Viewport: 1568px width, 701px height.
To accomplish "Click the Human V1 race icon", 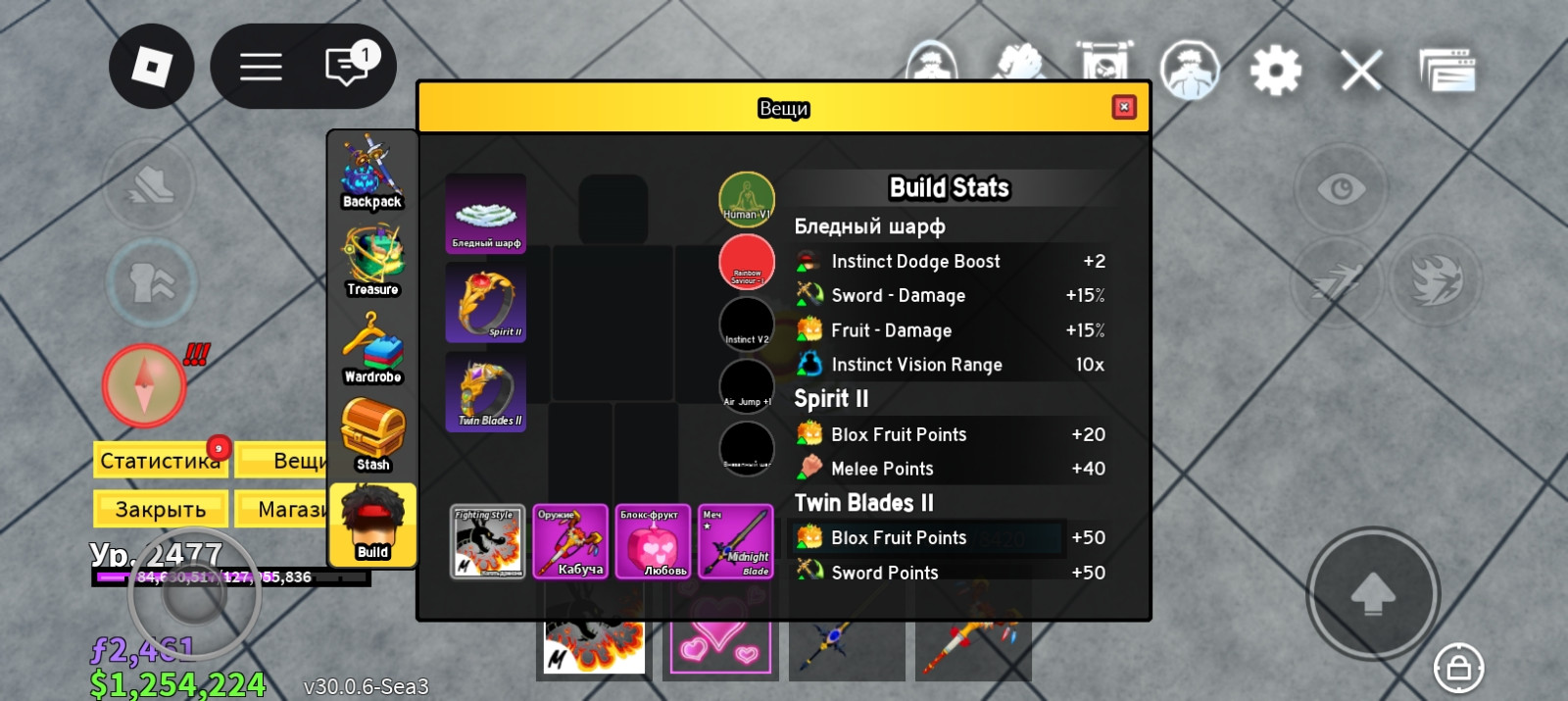I will [x=747, y=199].
